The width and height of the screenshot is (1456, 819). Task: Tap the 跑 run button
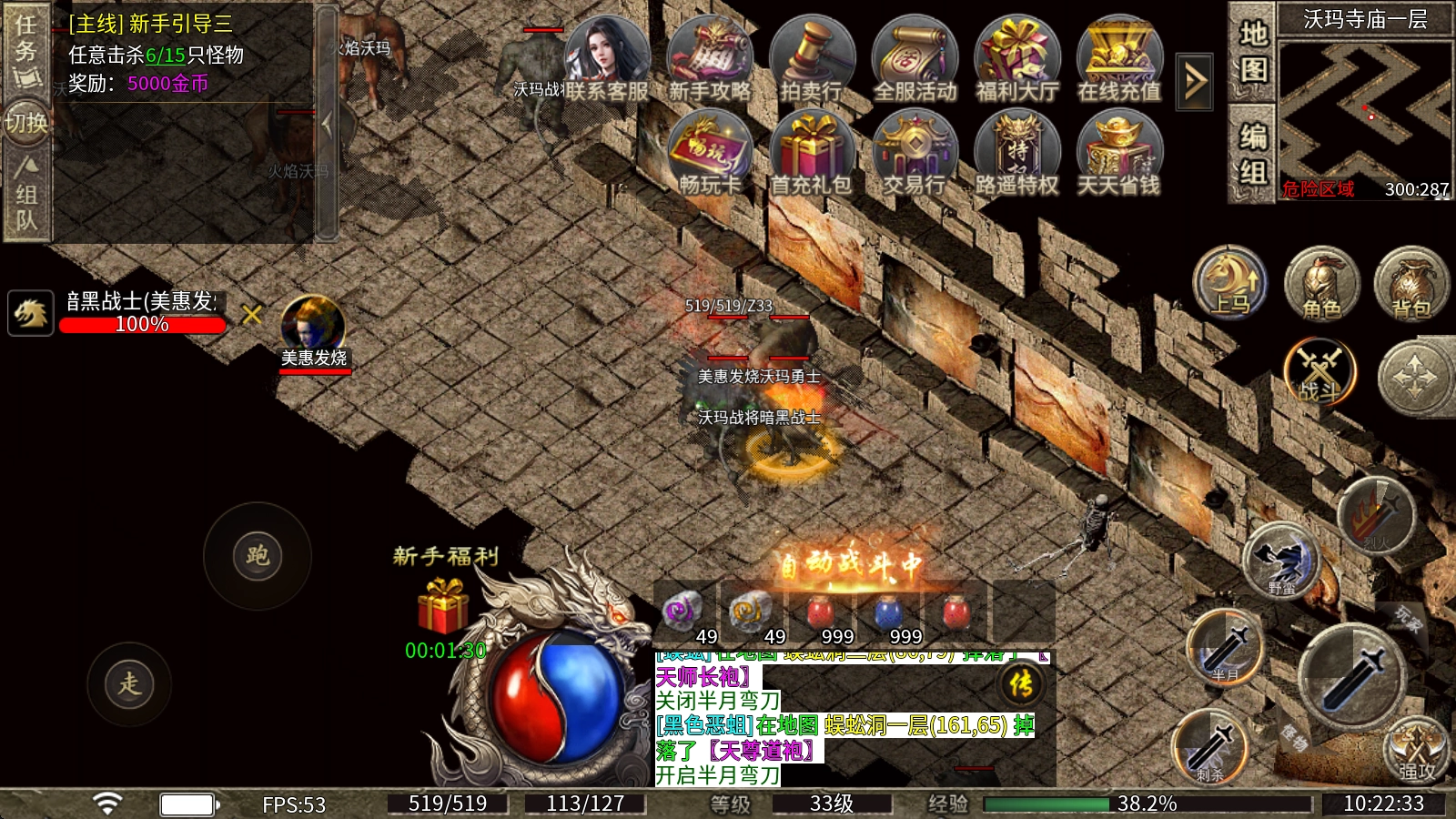tap(258, 555)
